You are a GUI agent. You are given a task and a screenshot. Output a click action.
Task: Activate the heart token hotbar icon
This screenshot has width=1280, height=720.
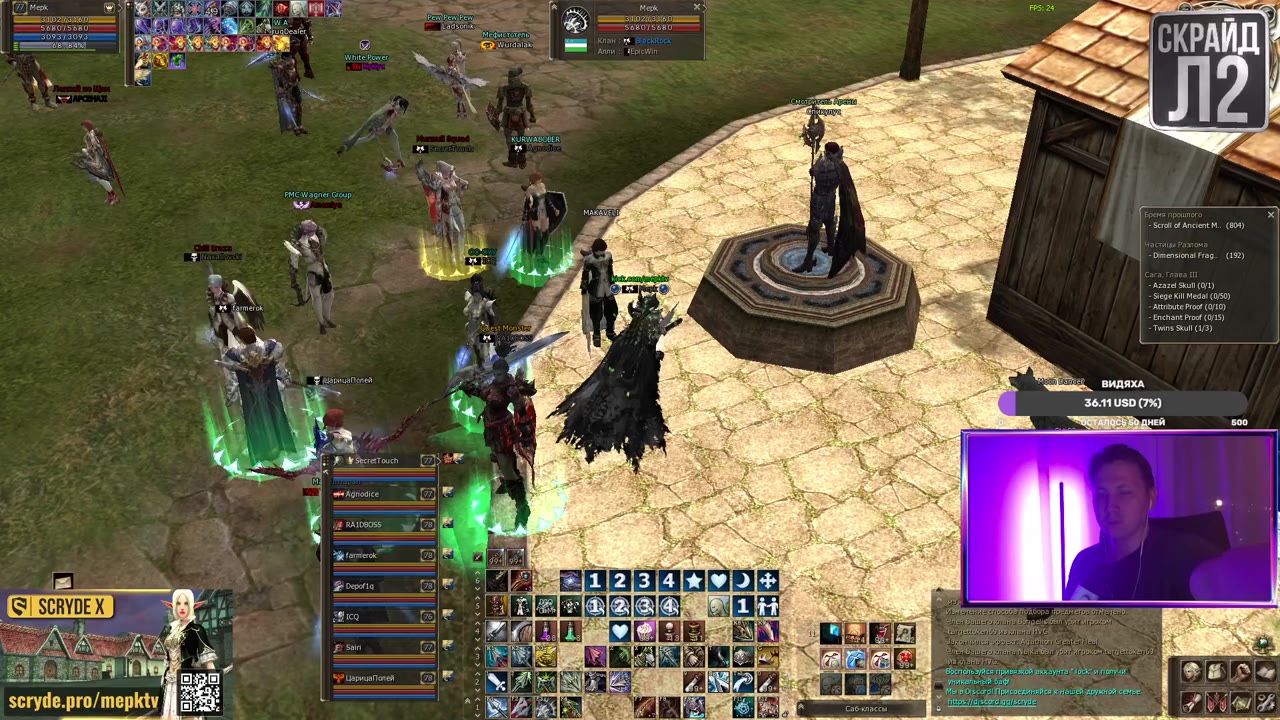tap(718, 581)
